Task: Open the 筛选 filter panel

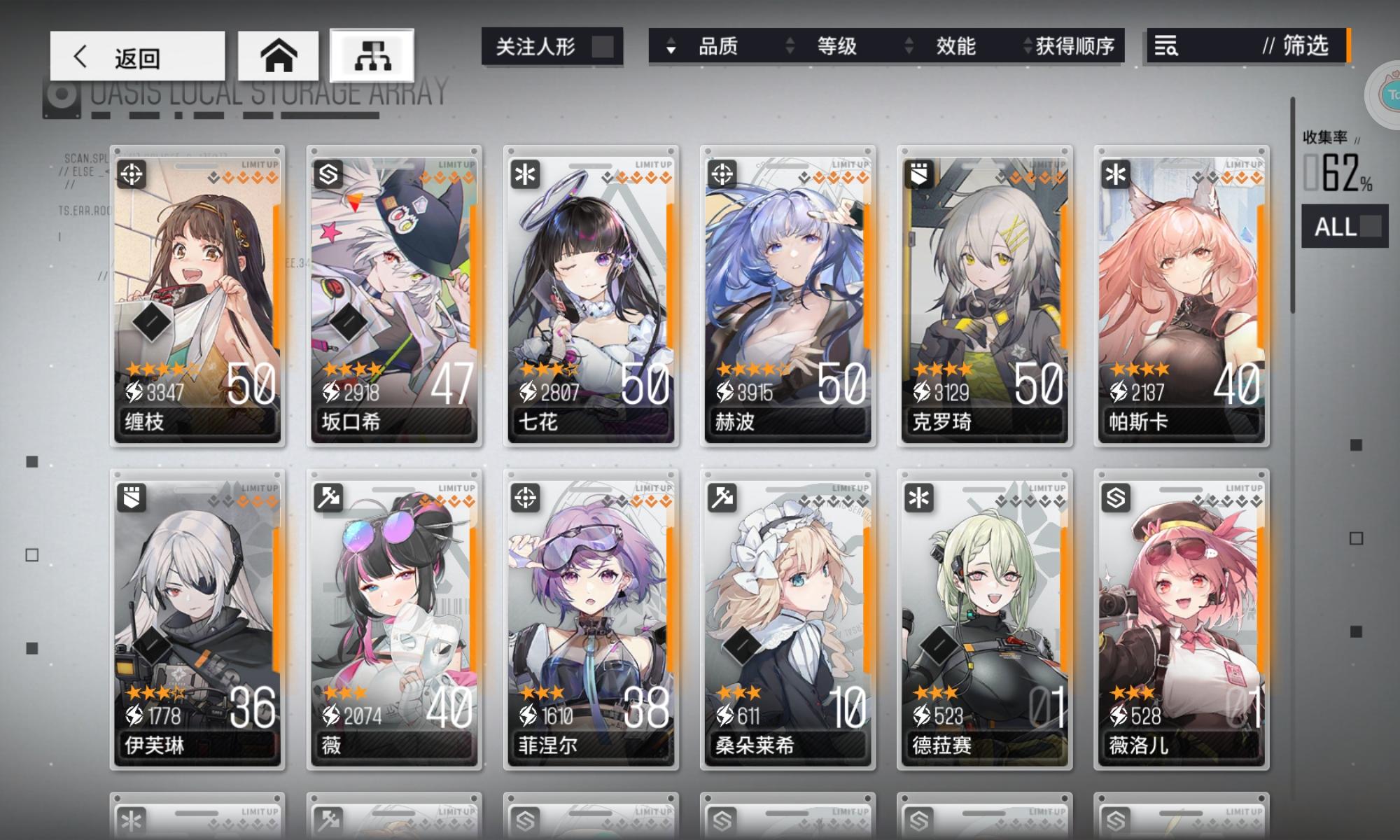Action: tap(1302, 45)
